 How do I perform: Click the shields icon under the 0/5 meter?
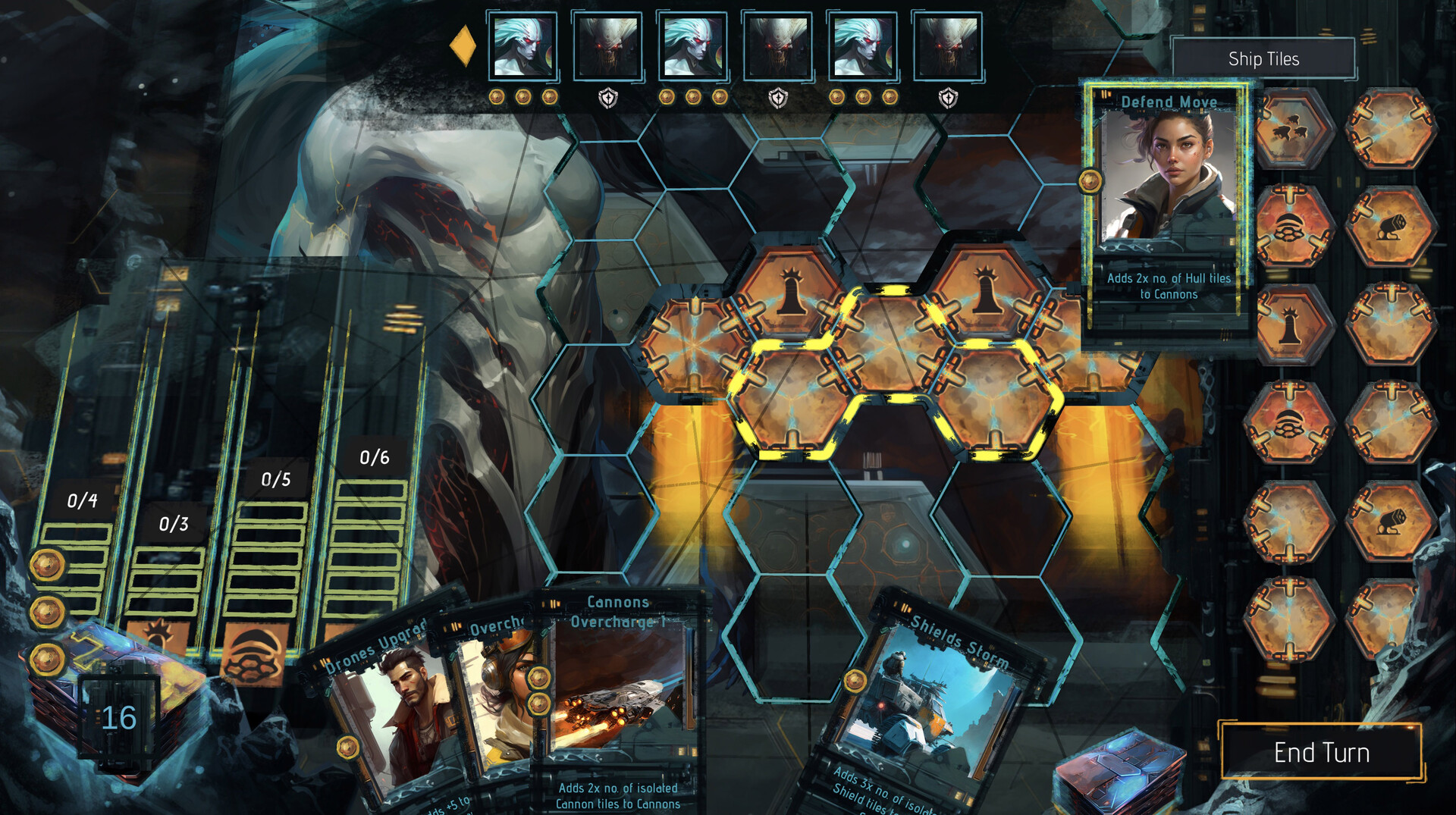pyautogui.click(x=253, y=654)
